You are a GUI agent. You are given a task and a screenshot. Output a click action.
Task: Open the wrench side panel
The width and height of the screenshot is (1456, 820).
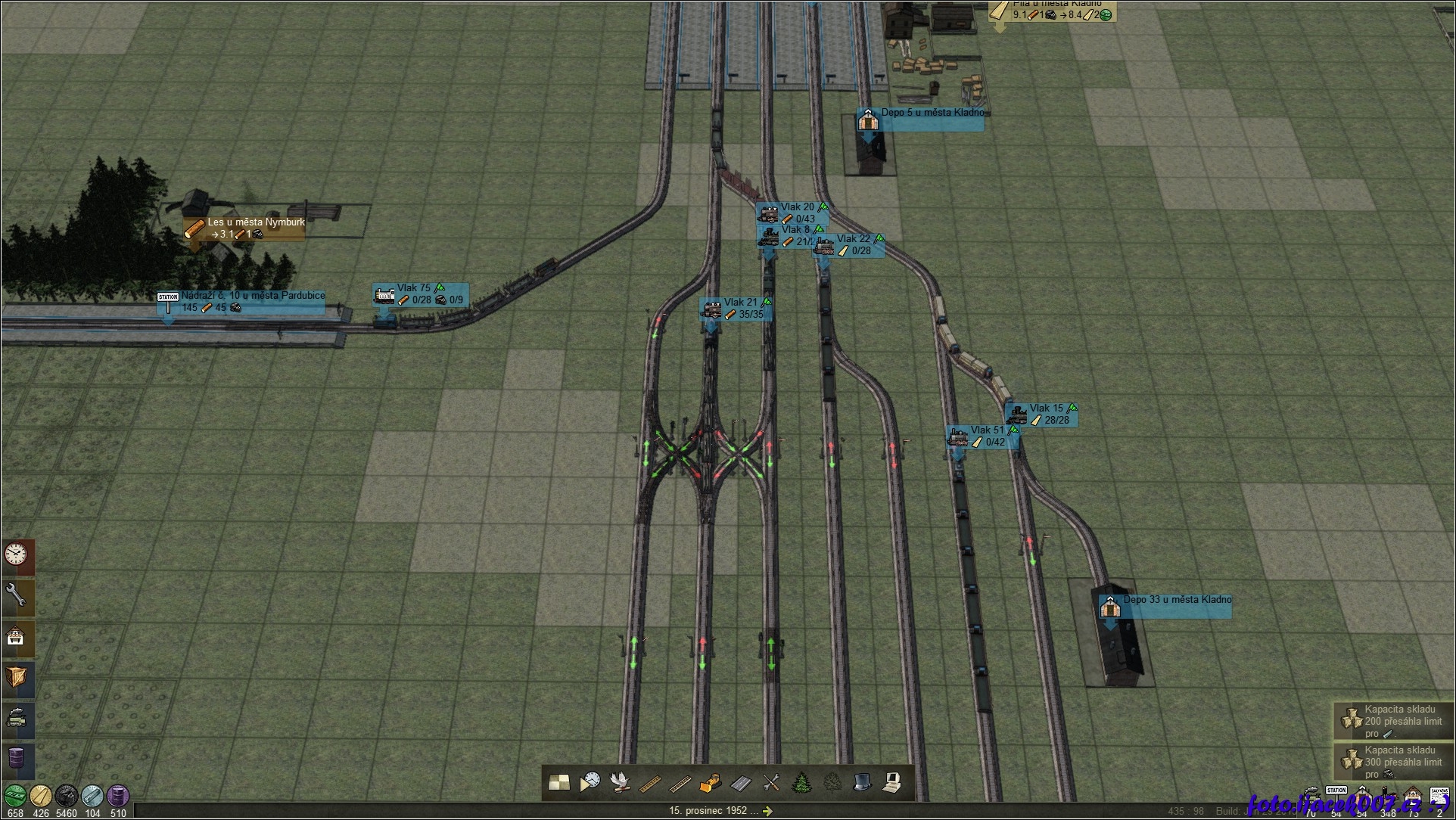[17, 597]
